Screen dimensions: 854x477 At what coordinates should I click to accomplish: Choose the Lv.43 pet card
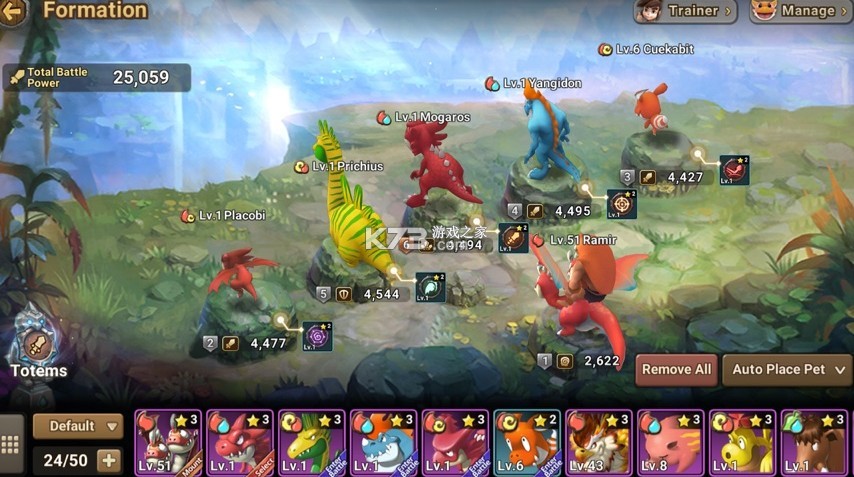(599, 442)
